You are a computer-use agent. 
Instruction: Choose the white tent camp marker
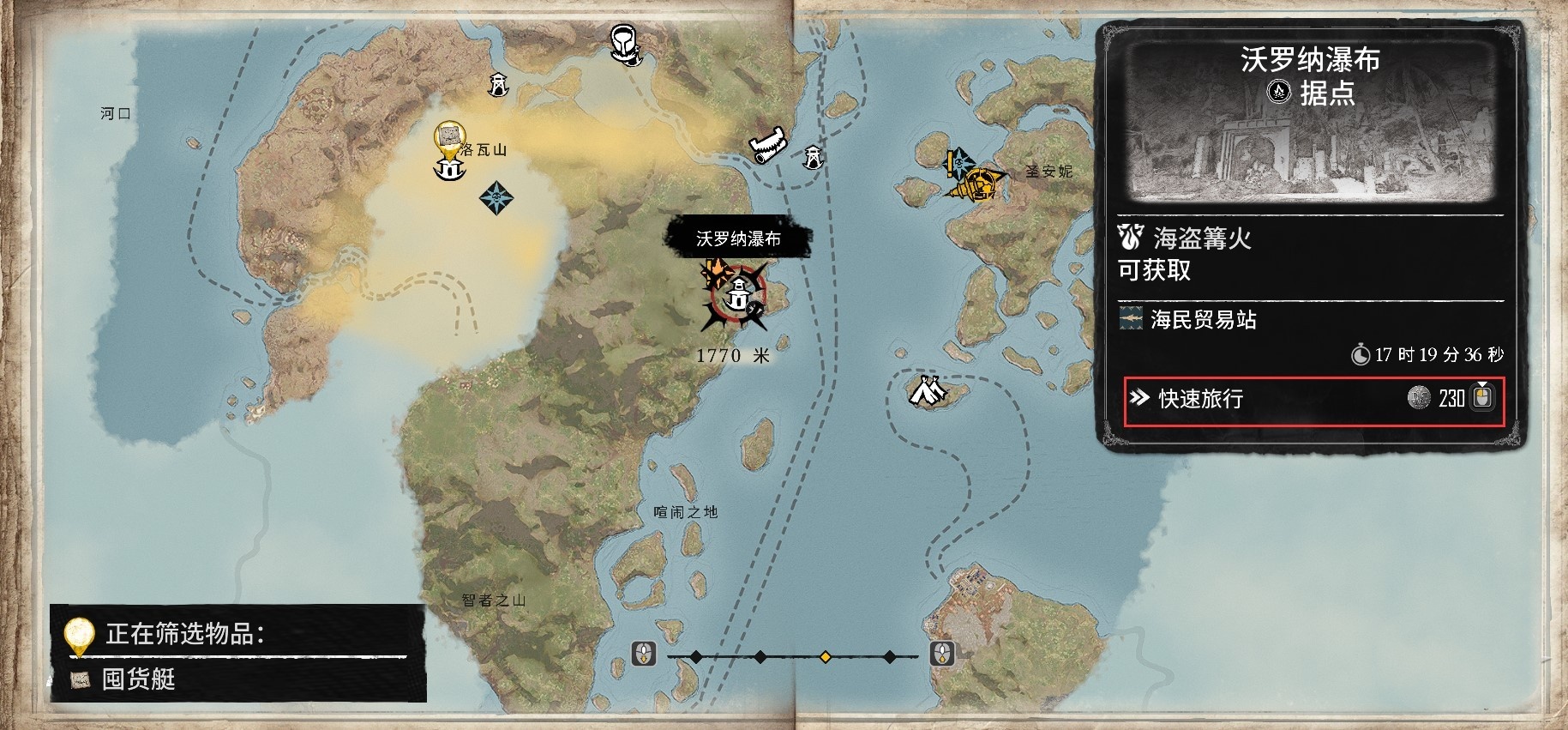click(x=927, y=391)
